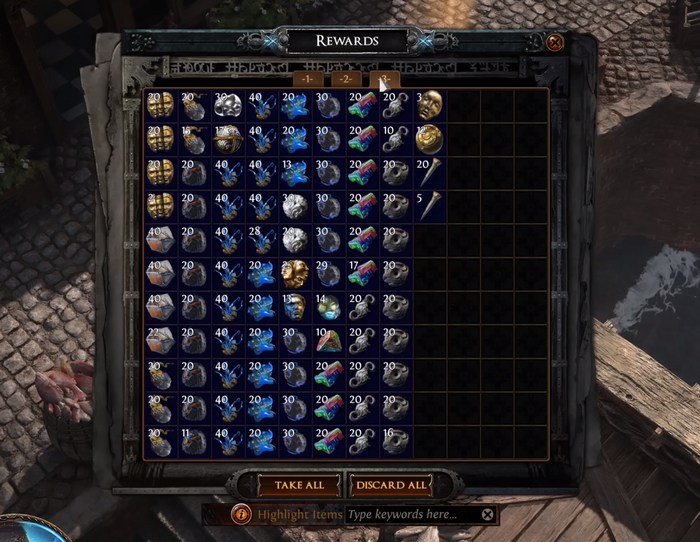Click the Highlight Items info icon
Viewport: 700px width, 542px height.
click(x=241, y=514)
